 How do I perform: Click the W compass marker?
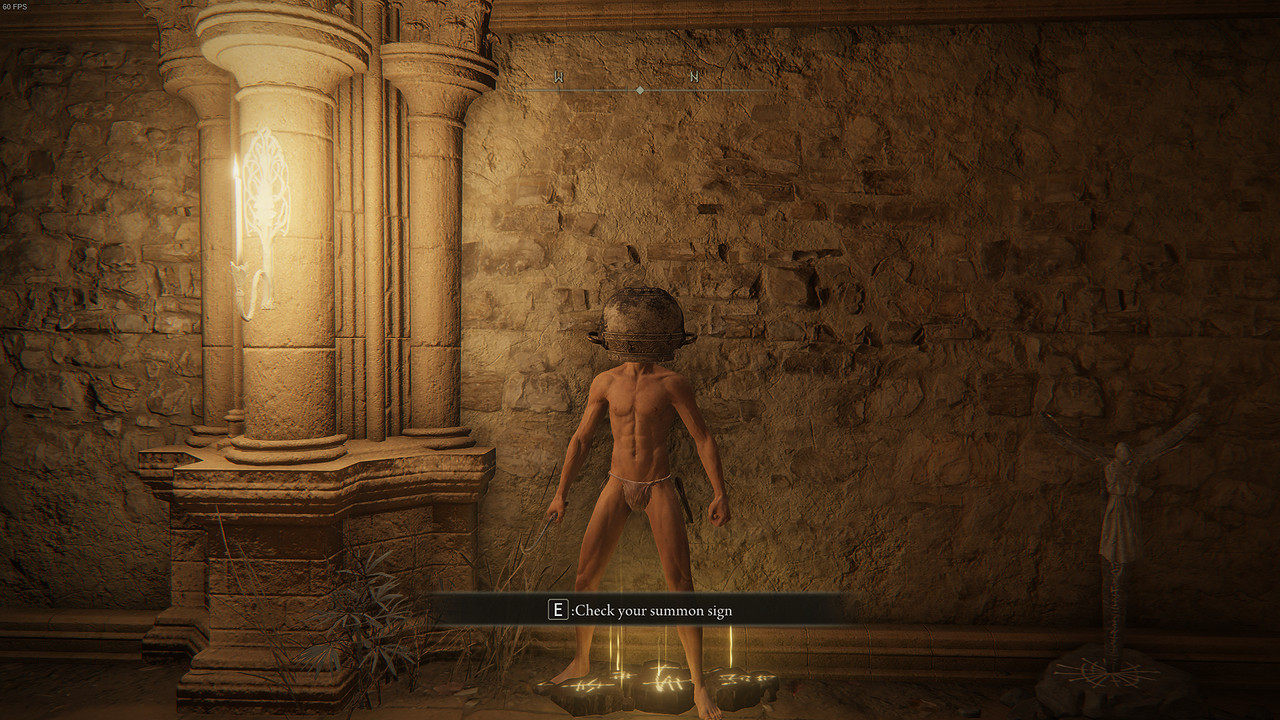(559, 76)
